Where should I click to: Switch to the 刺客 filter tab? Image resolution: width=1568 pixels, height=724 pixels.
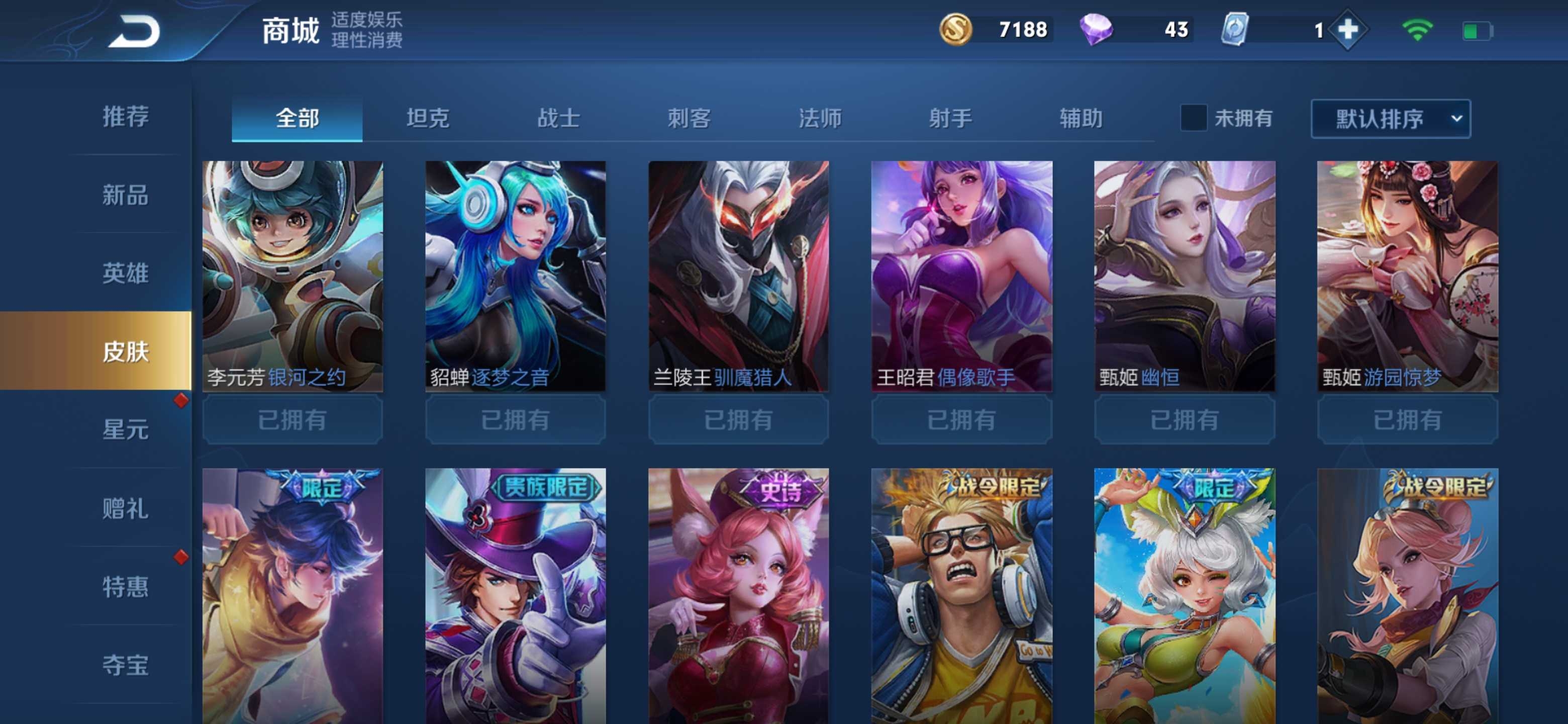click(x=689, y=118)
